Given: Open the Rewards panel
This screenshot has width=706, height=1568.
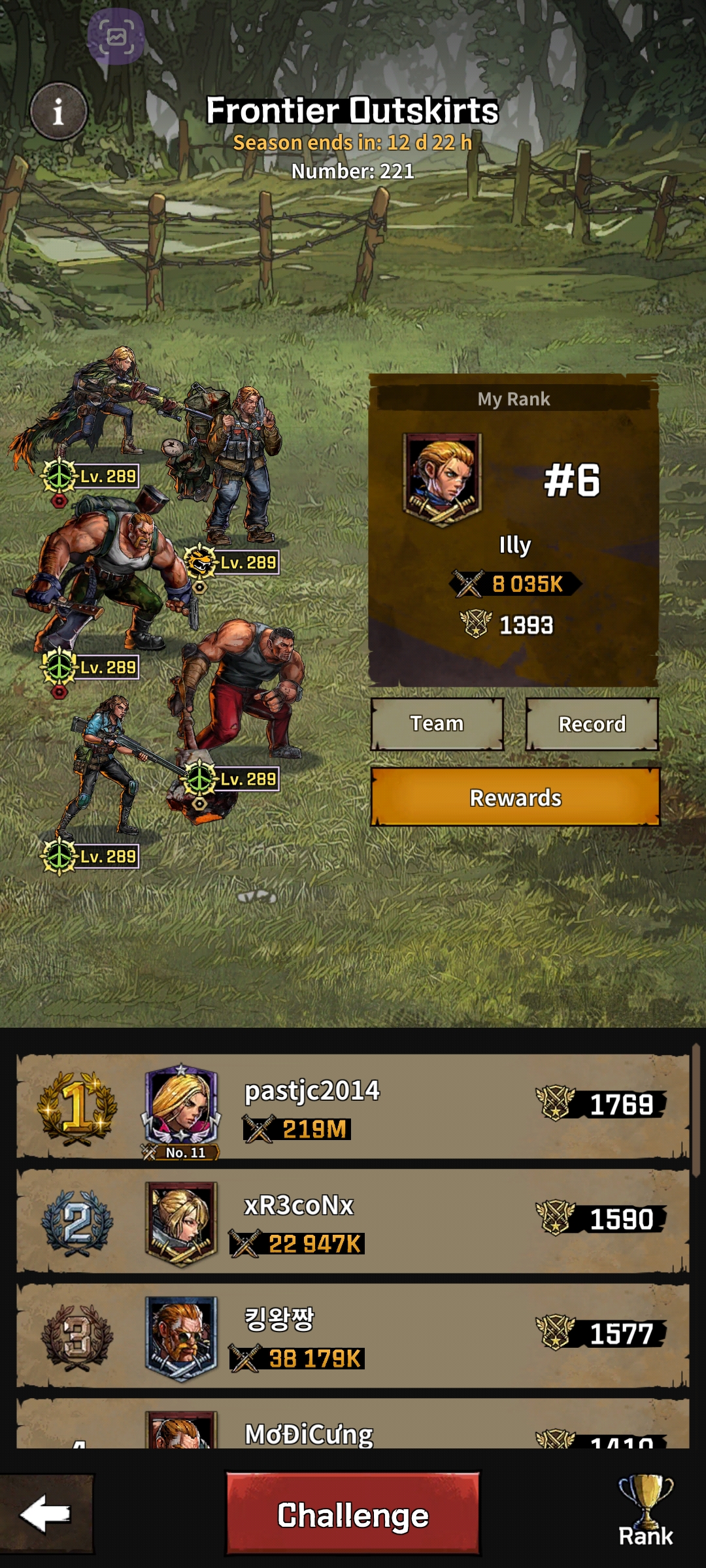Looking at the screenshot, I should [x=515, y=798].
